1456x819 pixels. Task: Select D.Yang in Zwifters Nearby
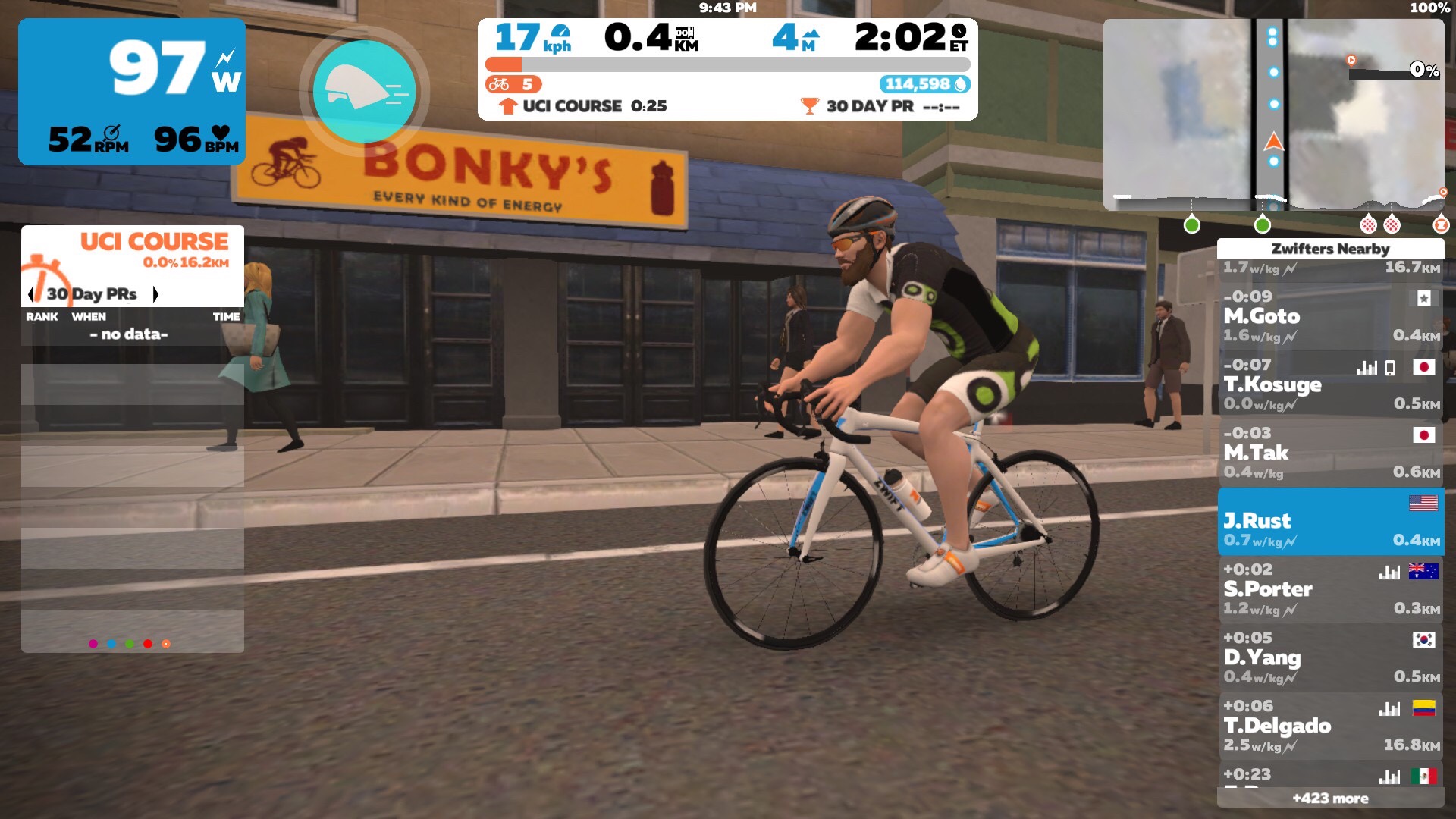tap(1330, 658)
